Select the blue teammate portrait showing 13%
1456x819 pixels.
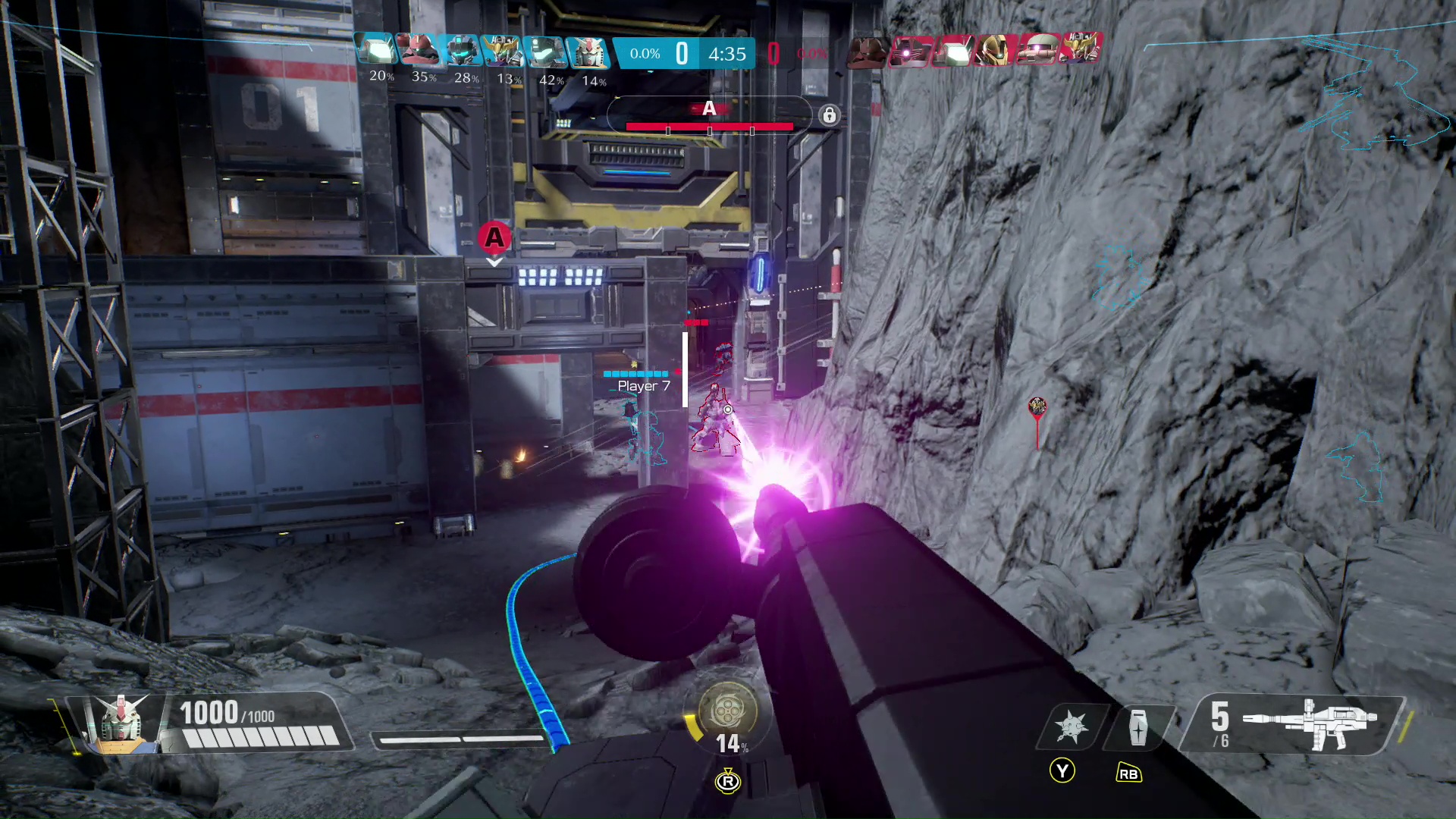(504, 51)
